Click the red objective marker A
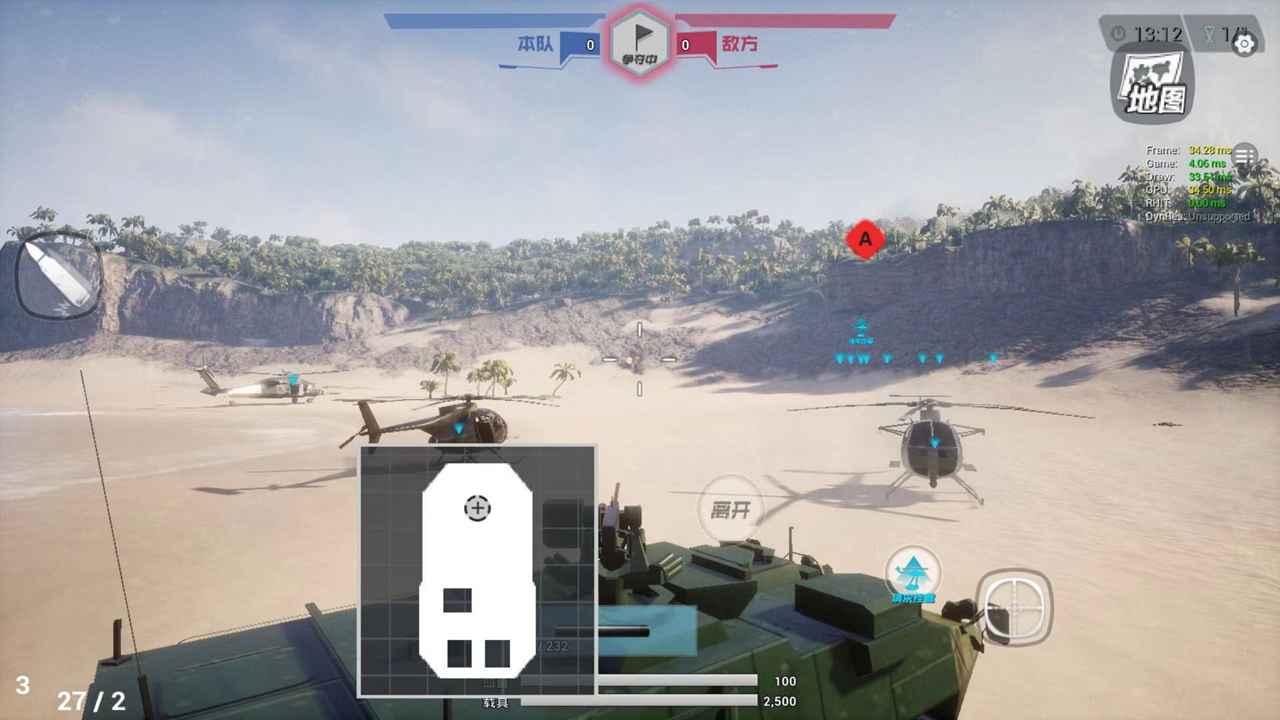 864,239
